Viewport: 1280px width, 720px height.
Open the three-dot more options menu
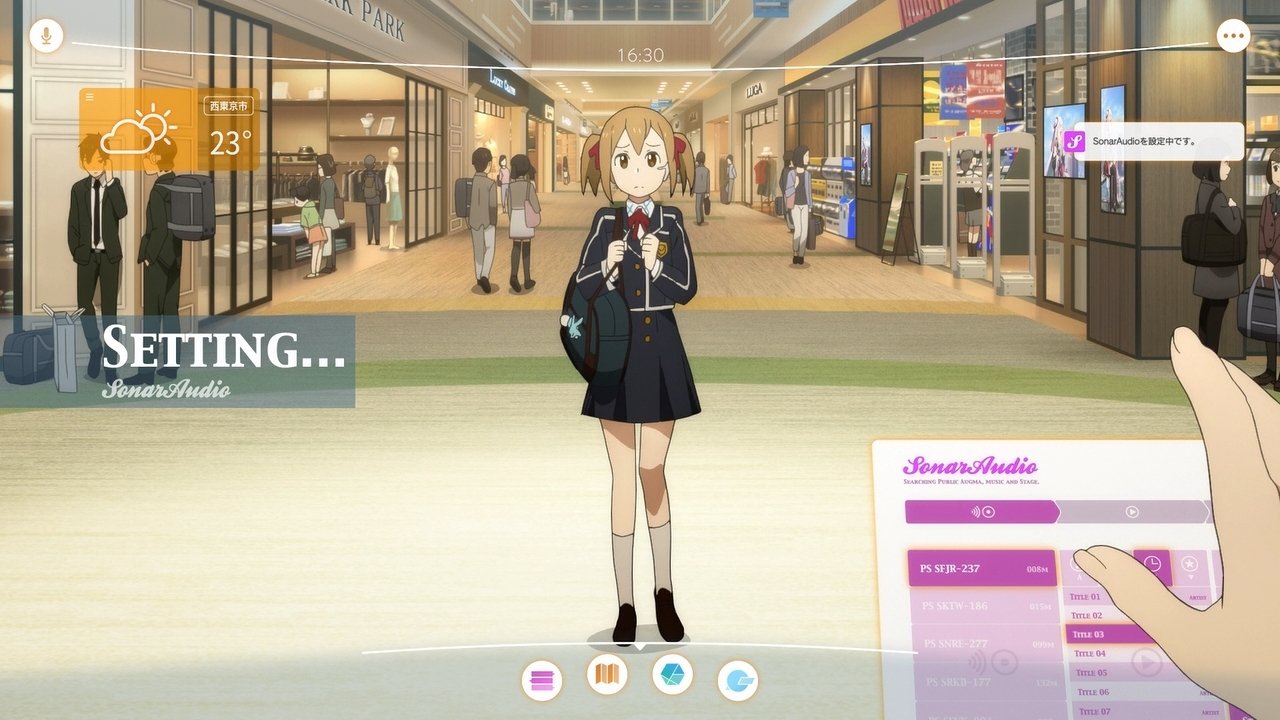tap(1233, 37)
